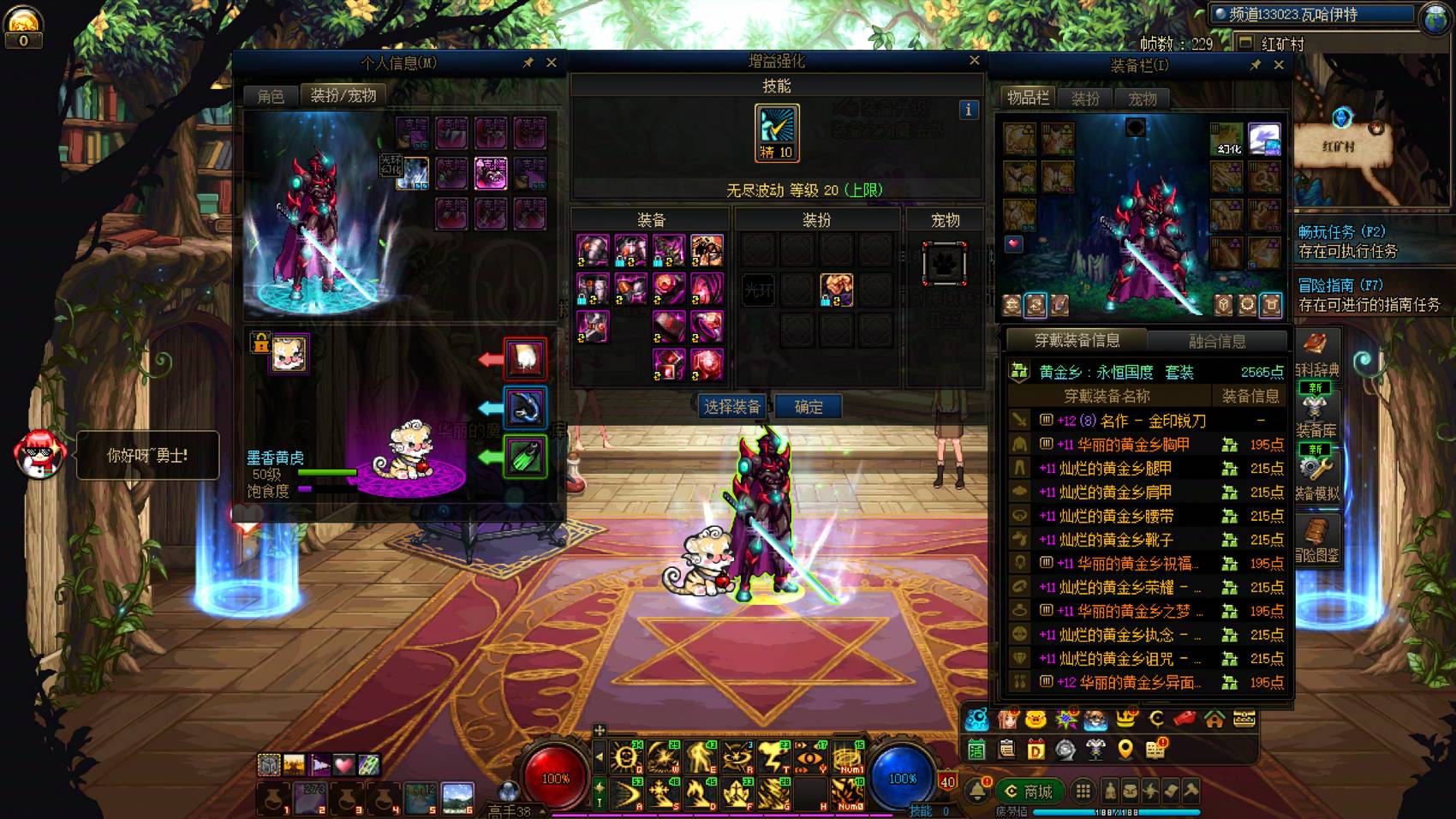Switch to the 角色 character tab
Viewport: 1456px width, 819px height.
(x=271, y=96)
